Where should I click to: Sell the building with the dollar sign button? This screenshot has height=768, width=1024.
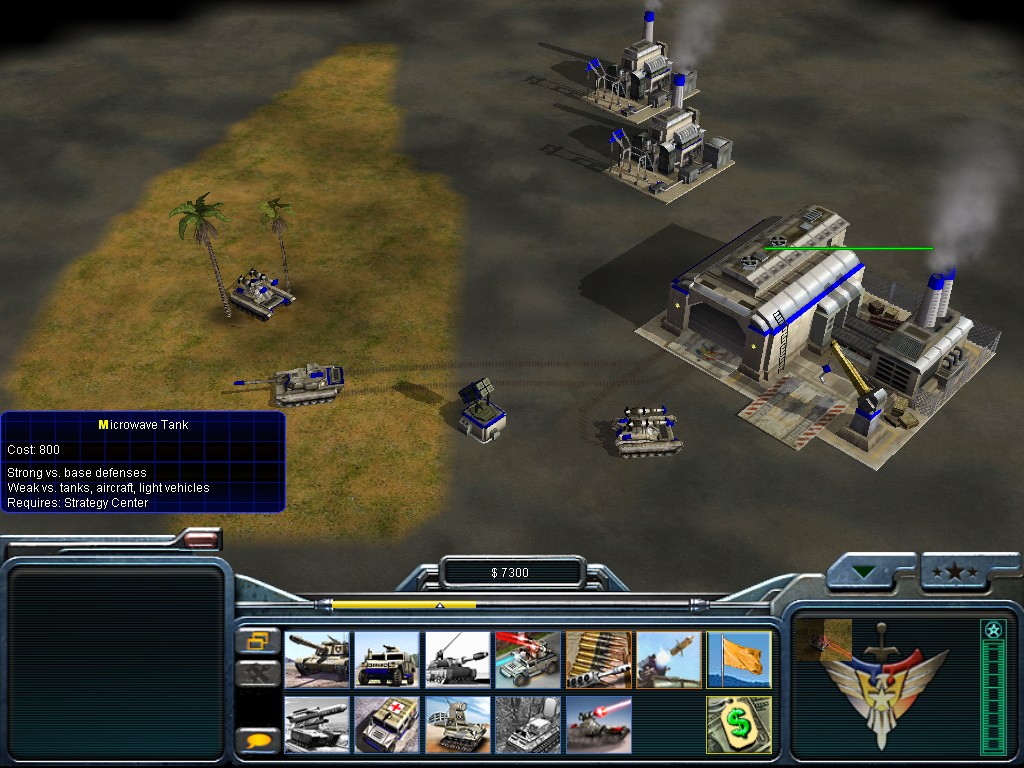(x=739, y=724)
